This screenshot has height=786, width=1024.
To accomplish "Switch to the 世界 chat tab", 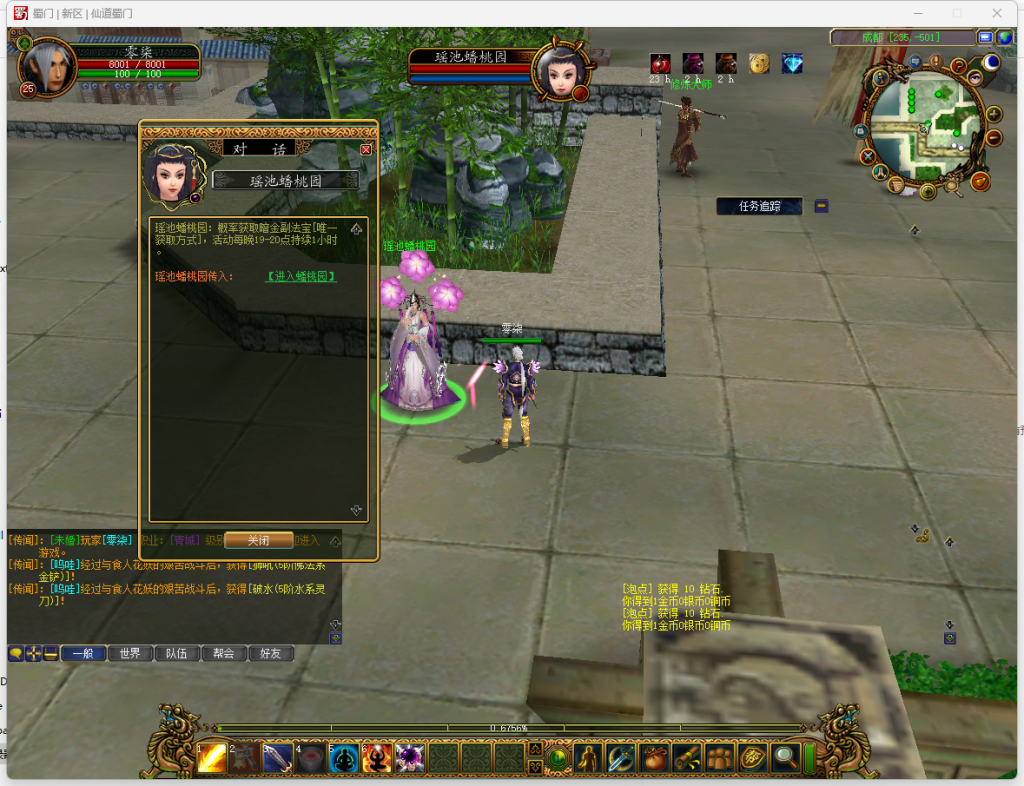I will 130,653.
